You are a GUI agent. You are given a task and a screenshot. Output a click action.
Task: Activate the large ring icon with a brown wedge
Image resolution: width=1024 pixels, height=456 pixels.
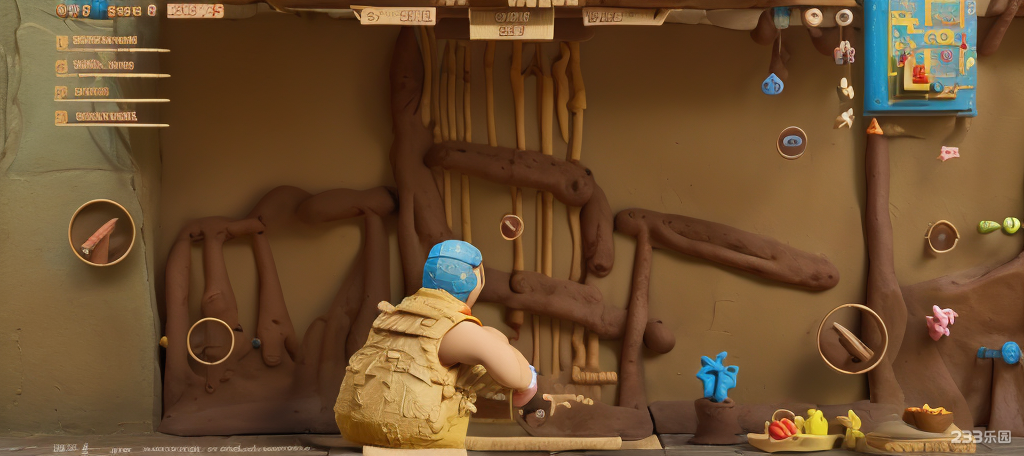[852, 339]
